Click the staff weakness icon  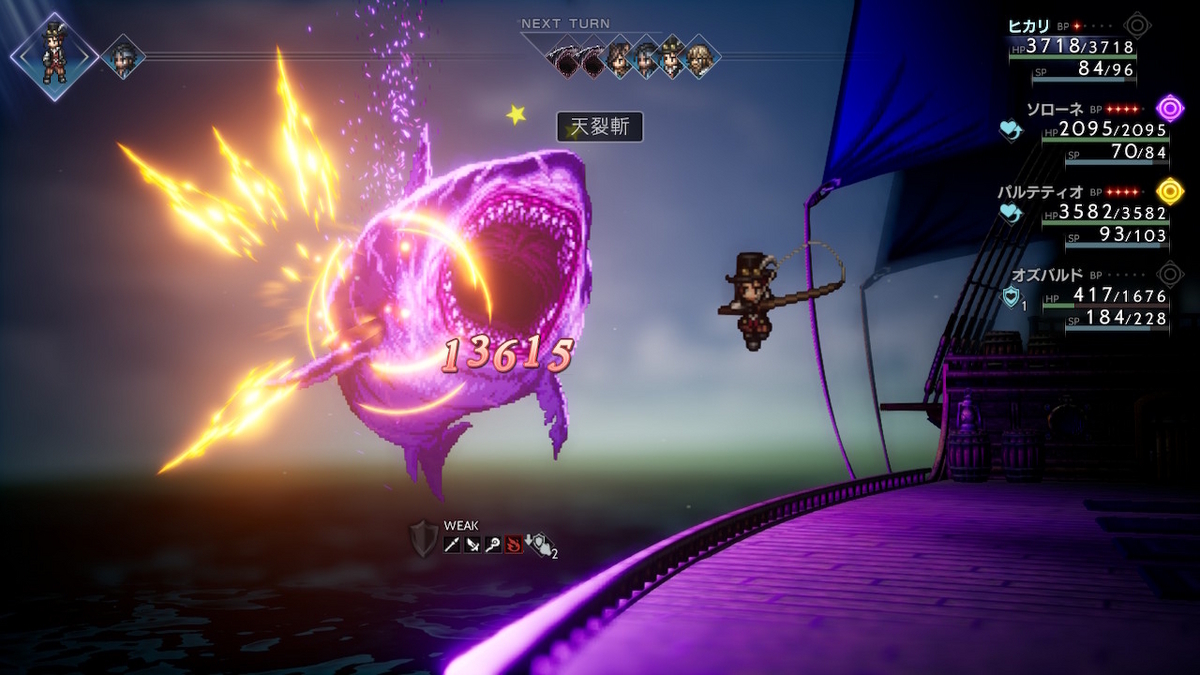(492, 544)
